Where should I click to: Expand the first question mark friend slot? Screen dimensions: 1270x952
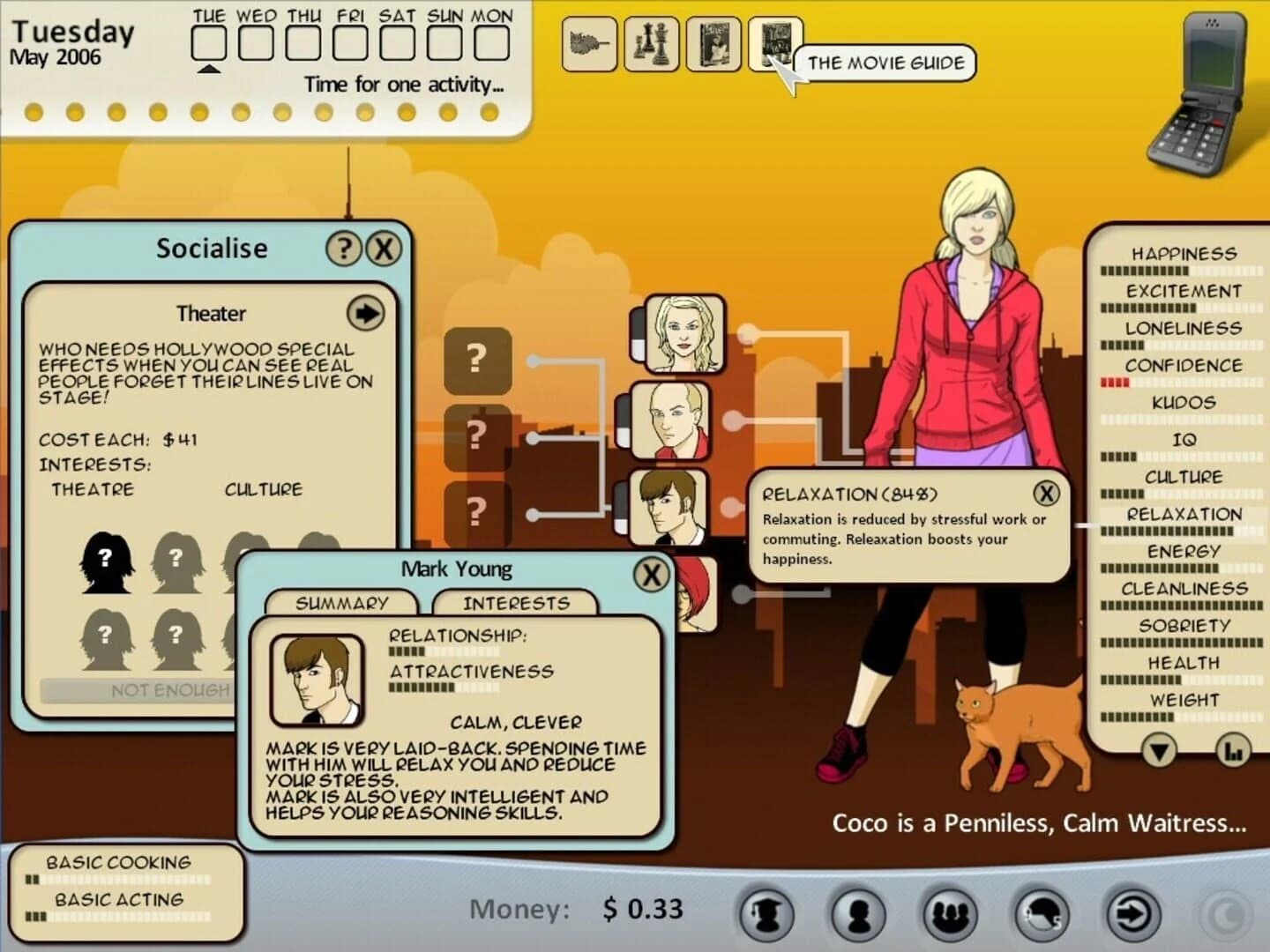[476, 361]
